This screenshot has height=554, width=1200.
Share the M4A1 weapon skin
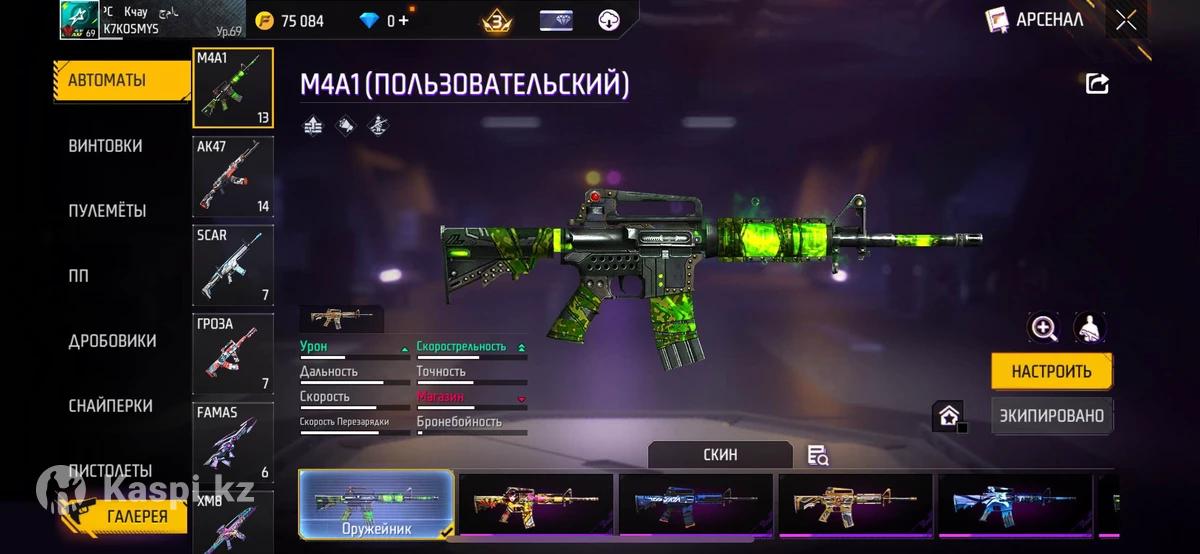tap(1097, 84)
